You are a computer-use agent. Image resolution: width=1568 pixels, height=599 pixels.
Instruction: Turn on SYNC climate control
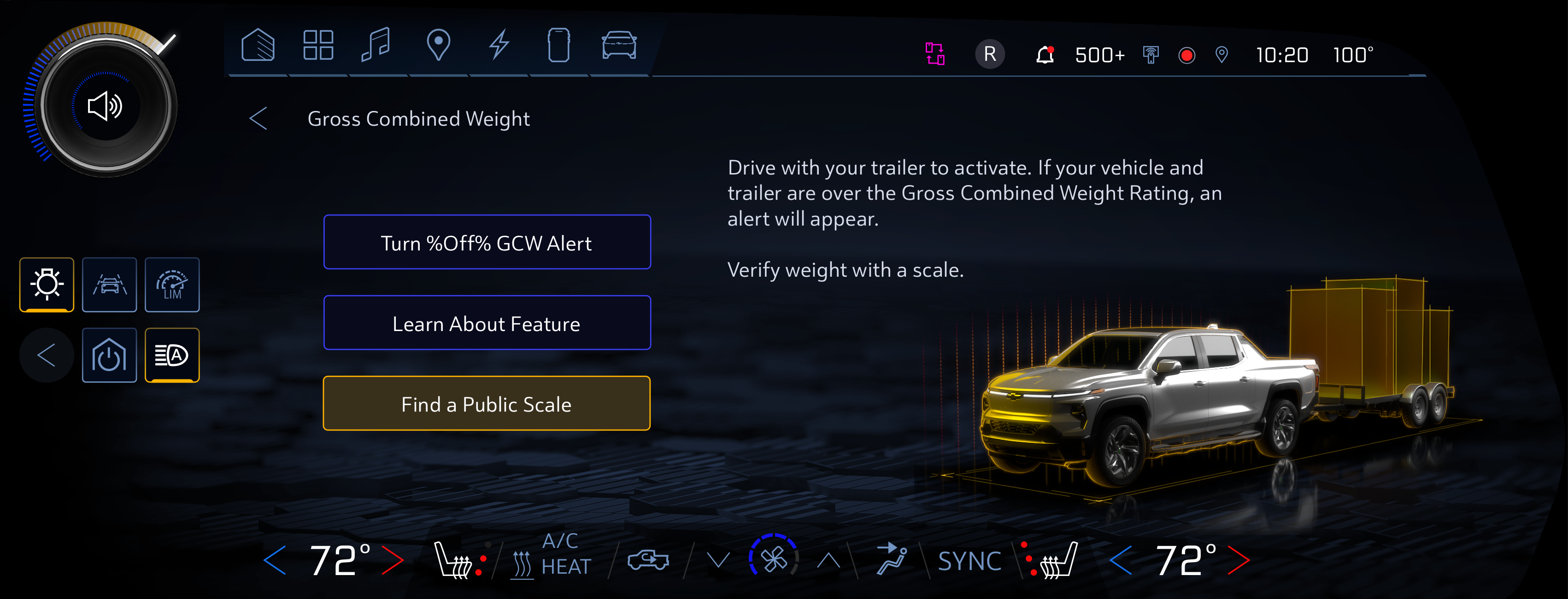tap(969, 561)
